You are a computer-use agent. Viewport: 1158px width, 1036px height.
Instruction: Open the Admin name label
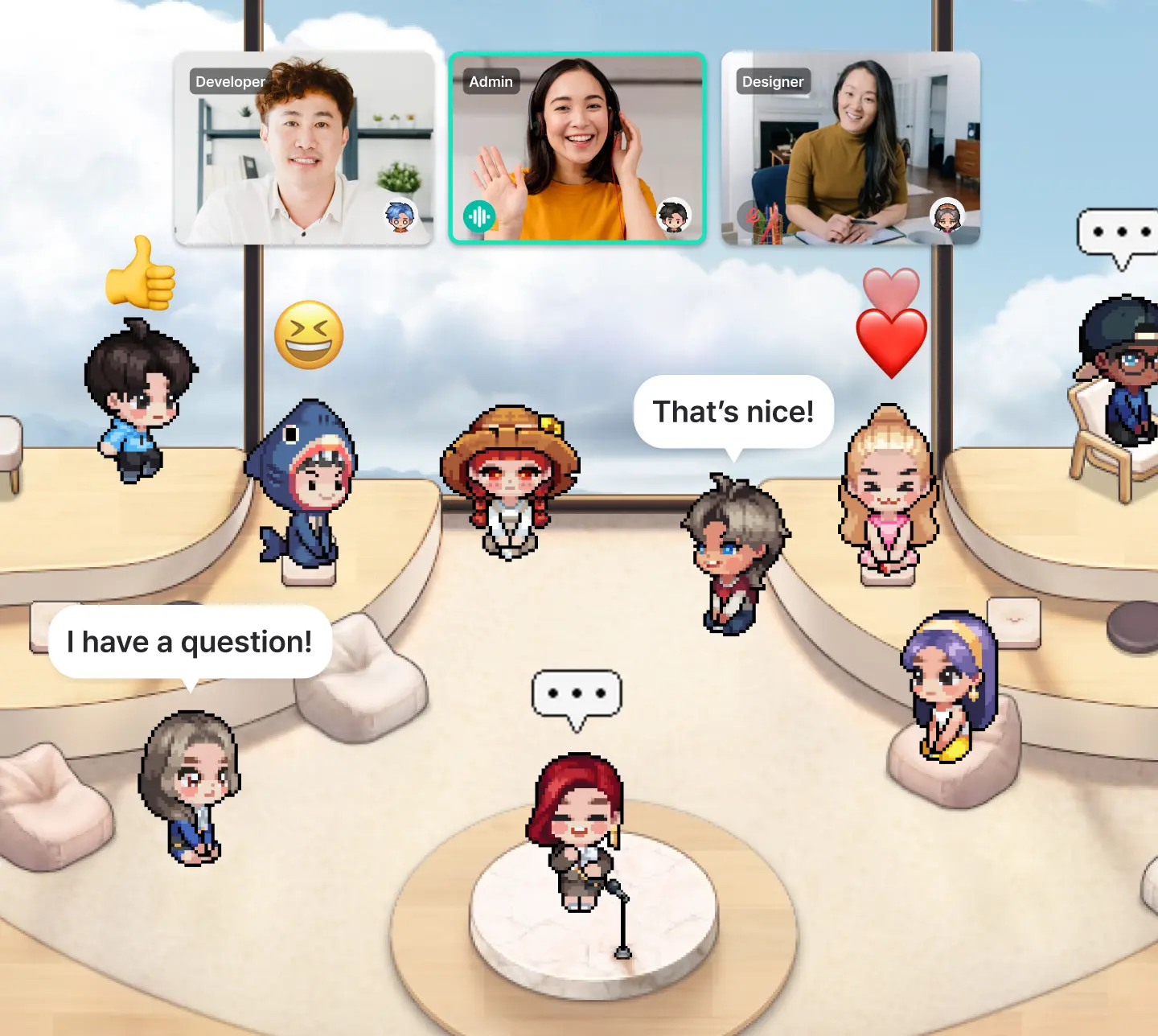point(491,81)
